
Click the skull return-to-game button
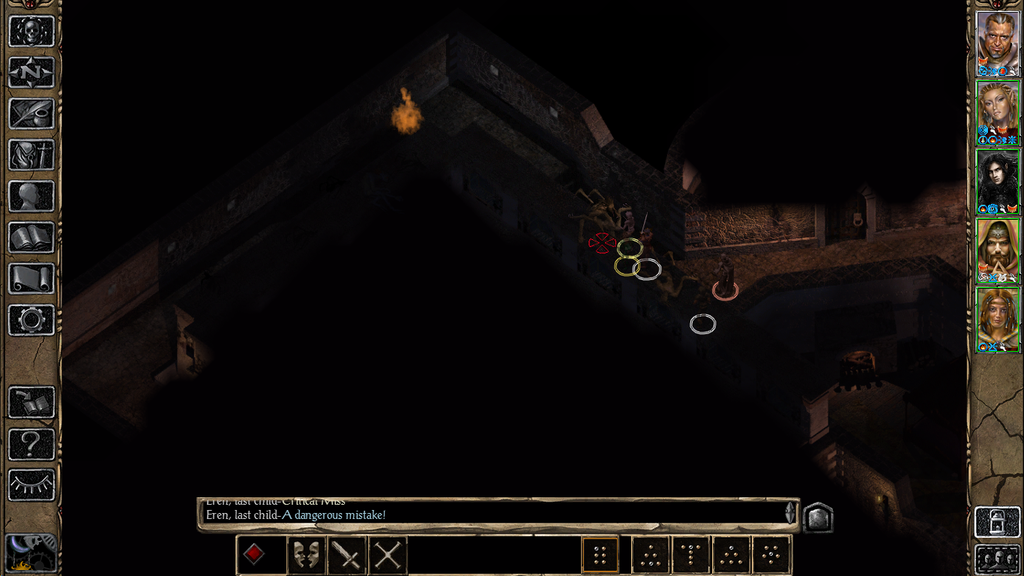(x=31, y=31)
